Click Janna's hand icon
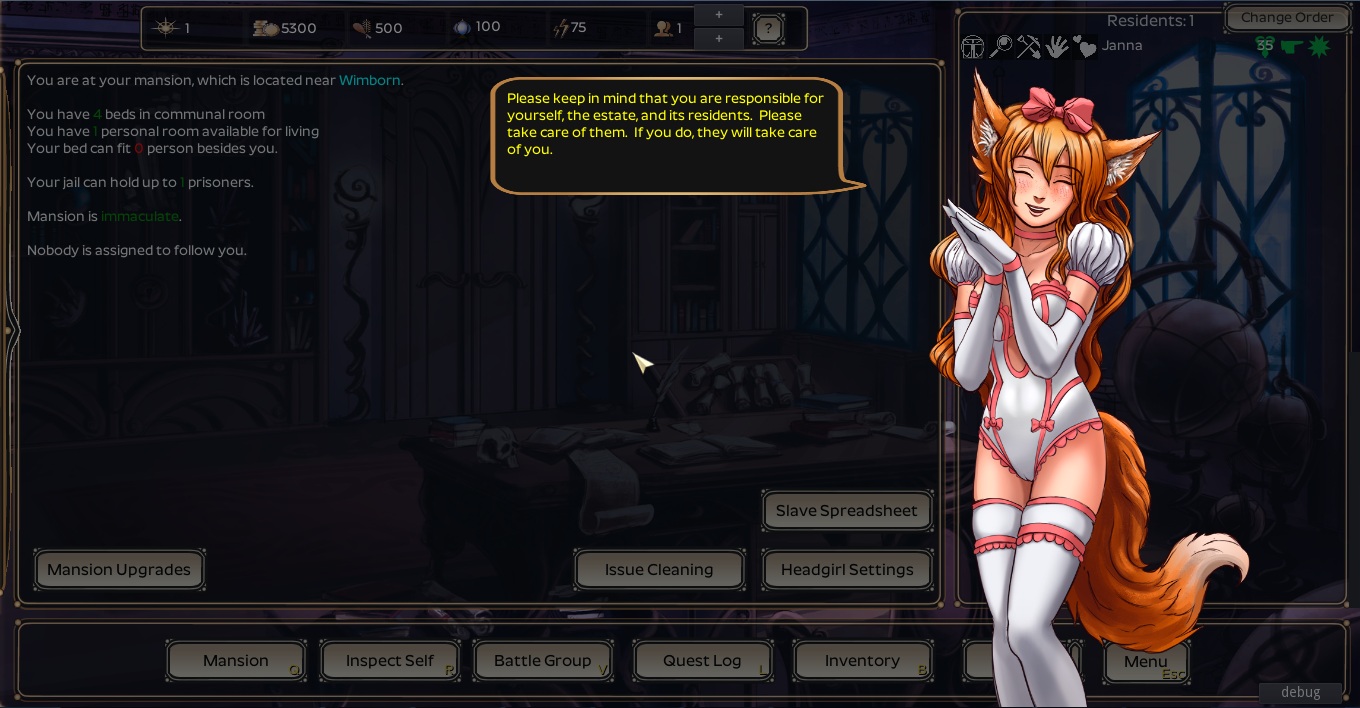The image size is (1360, 708). [1056, 46]
